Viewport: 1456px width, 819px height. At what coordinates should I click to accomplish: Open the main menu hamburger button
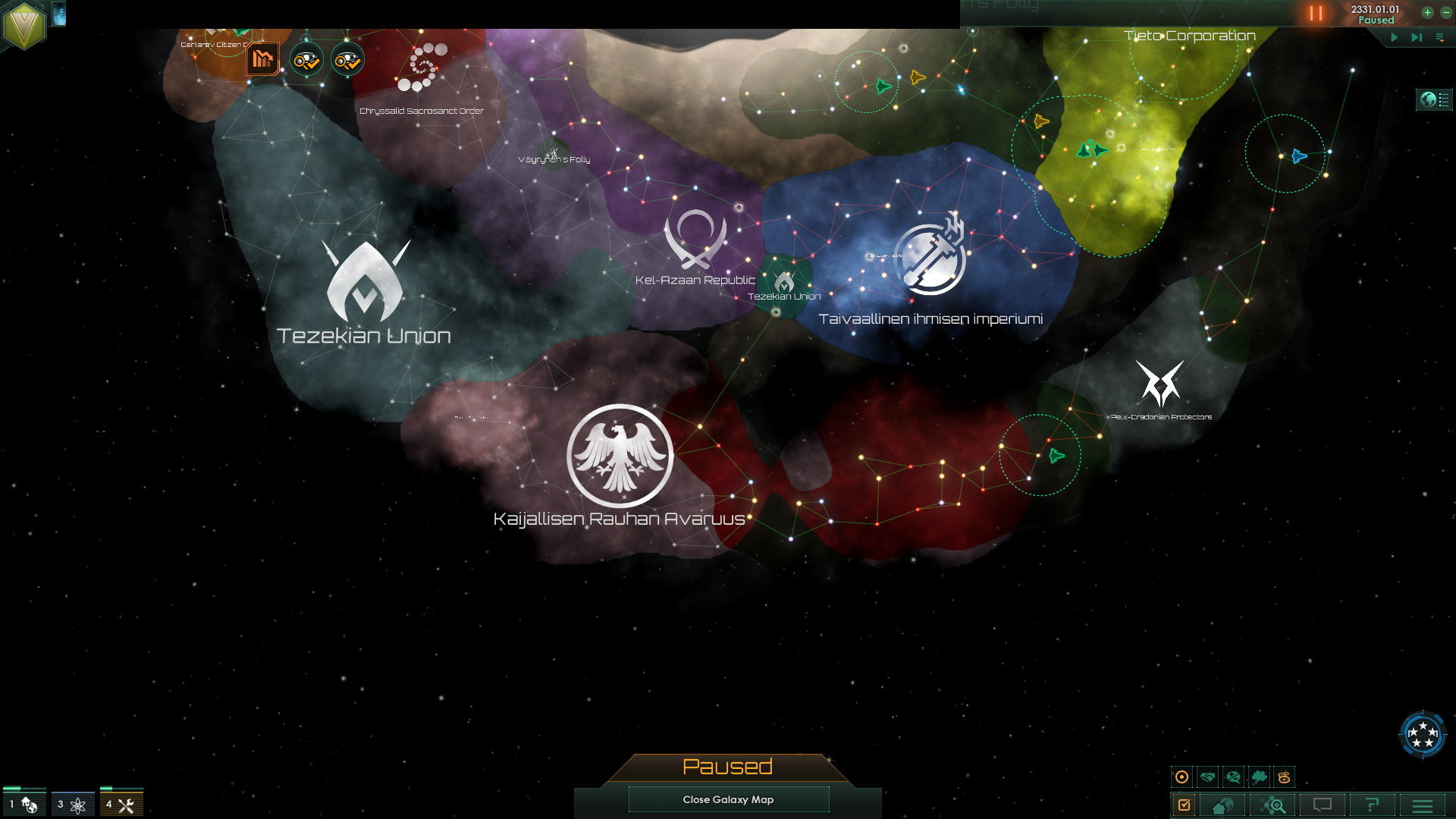click(1422, 805)
